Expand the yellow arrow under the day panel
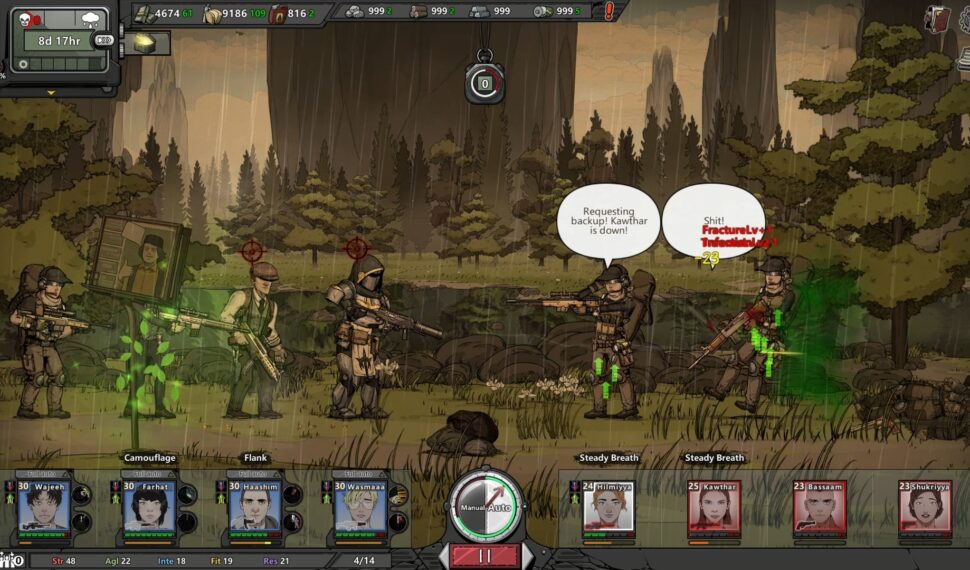This screenshot has height=570, width=970. click(x=51, y=93)
